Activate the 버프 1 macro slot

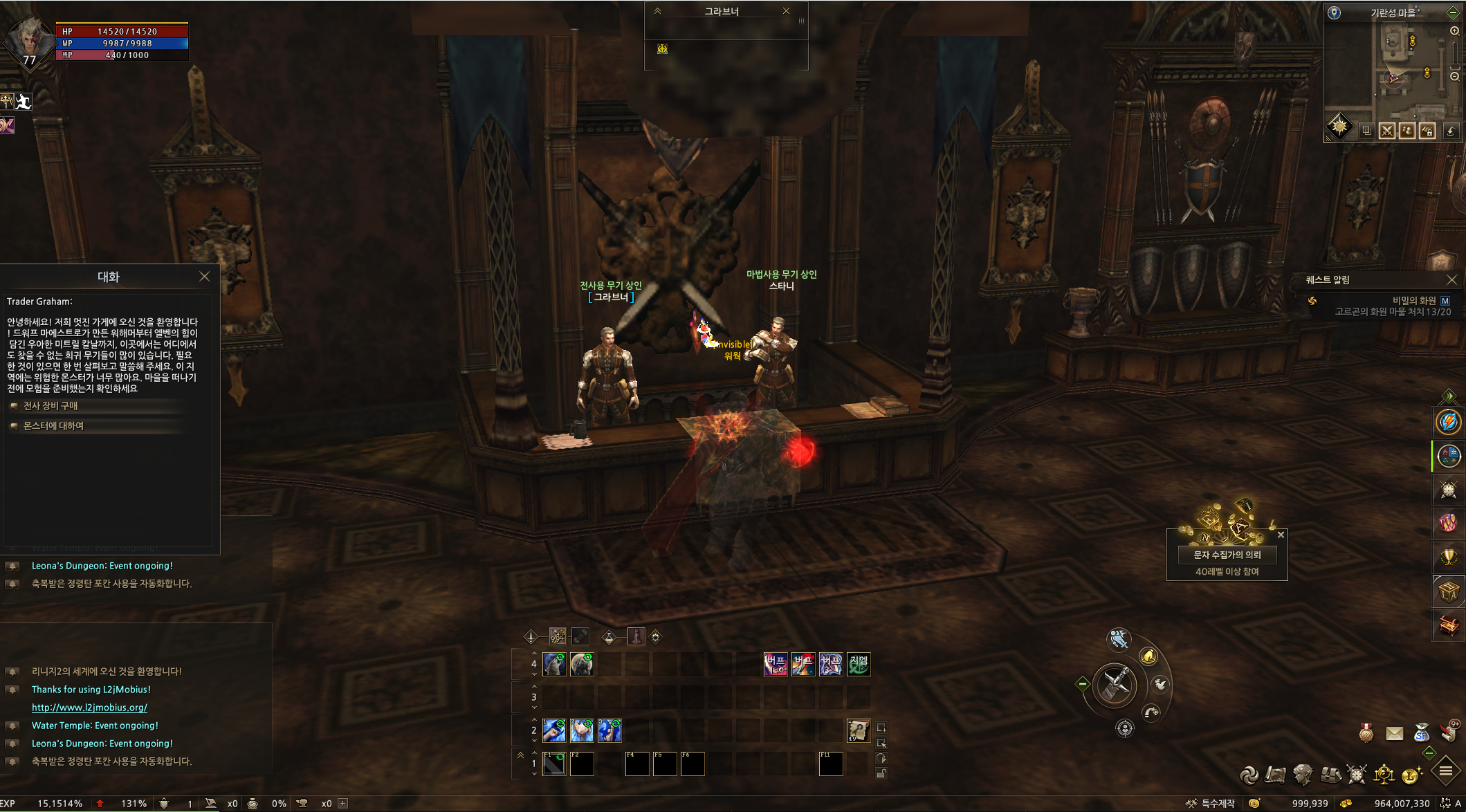coord(776,664)
